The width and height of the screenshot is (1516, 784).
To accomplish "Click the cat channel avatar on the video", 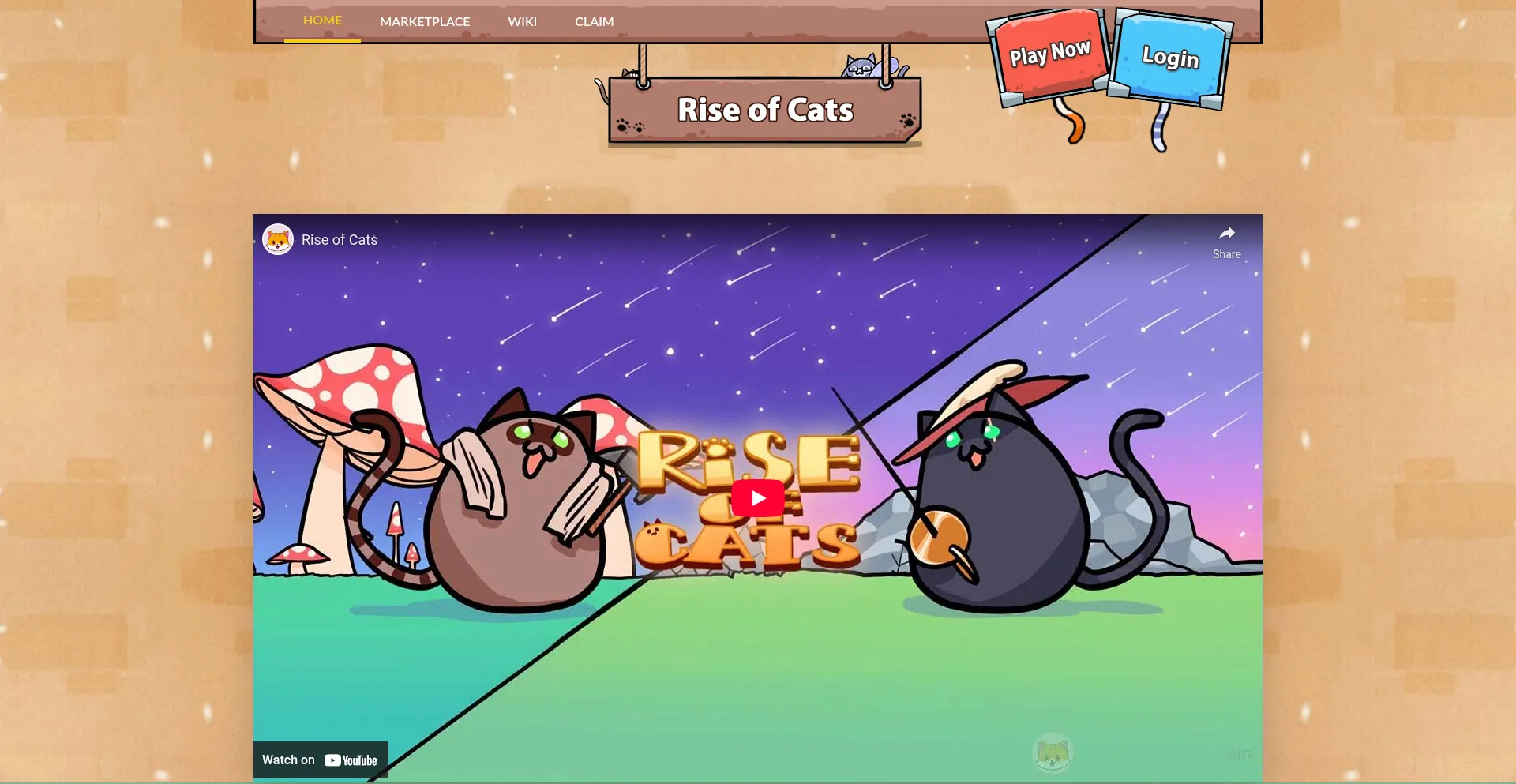I will click(277, 239).
